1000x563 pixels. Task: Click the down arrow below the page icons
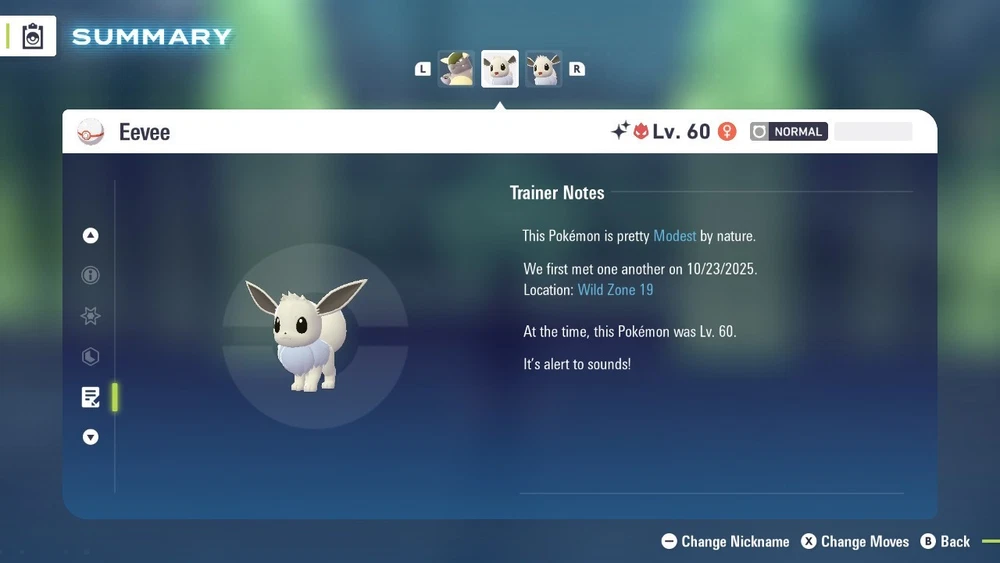click(x=91, y=437)
